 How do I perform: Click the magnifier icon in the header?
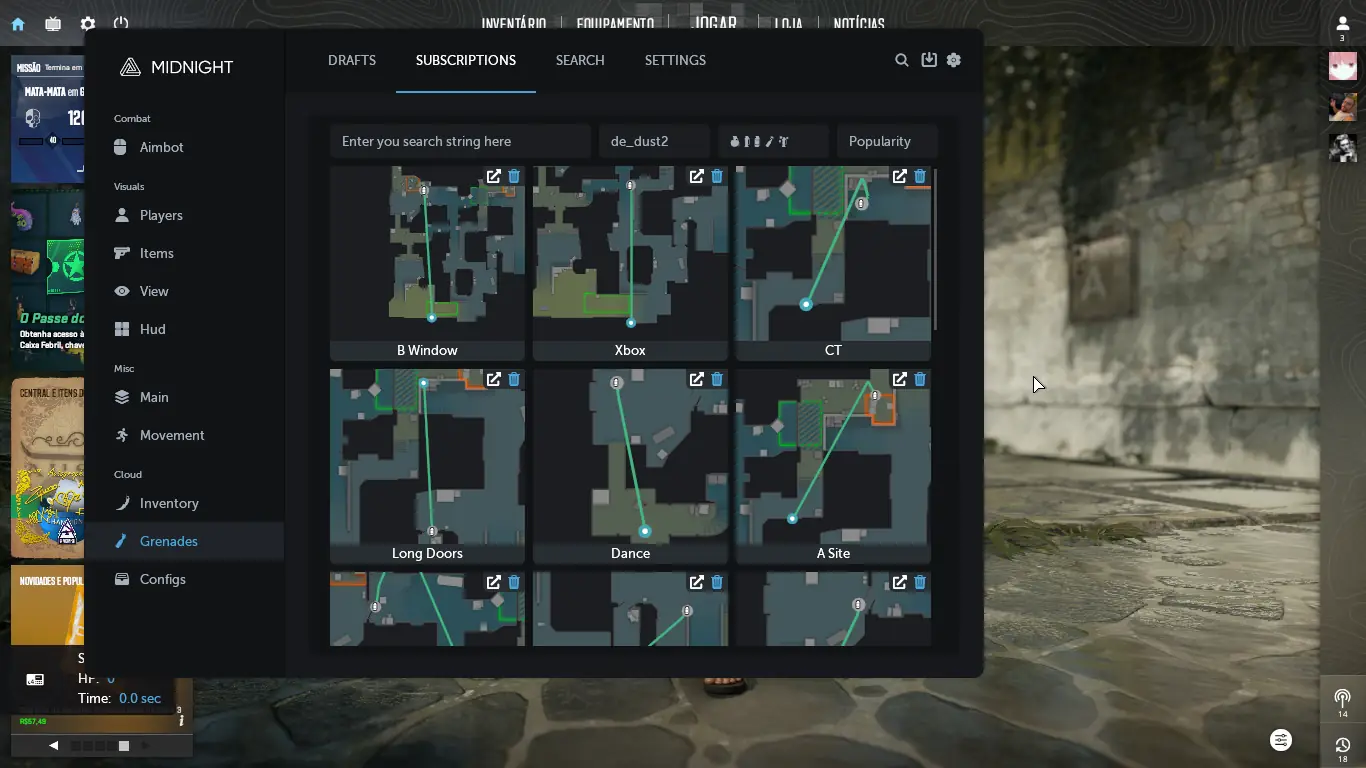tap(901, 60)
